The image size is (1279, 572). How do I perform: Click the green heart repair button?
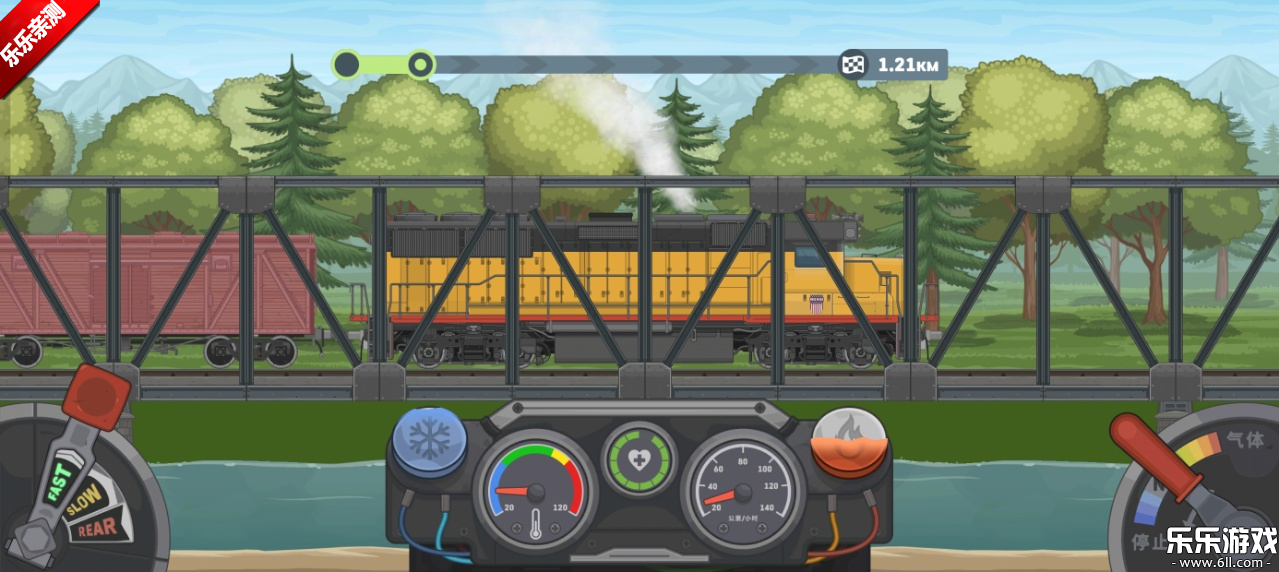[x=638, y=460]
